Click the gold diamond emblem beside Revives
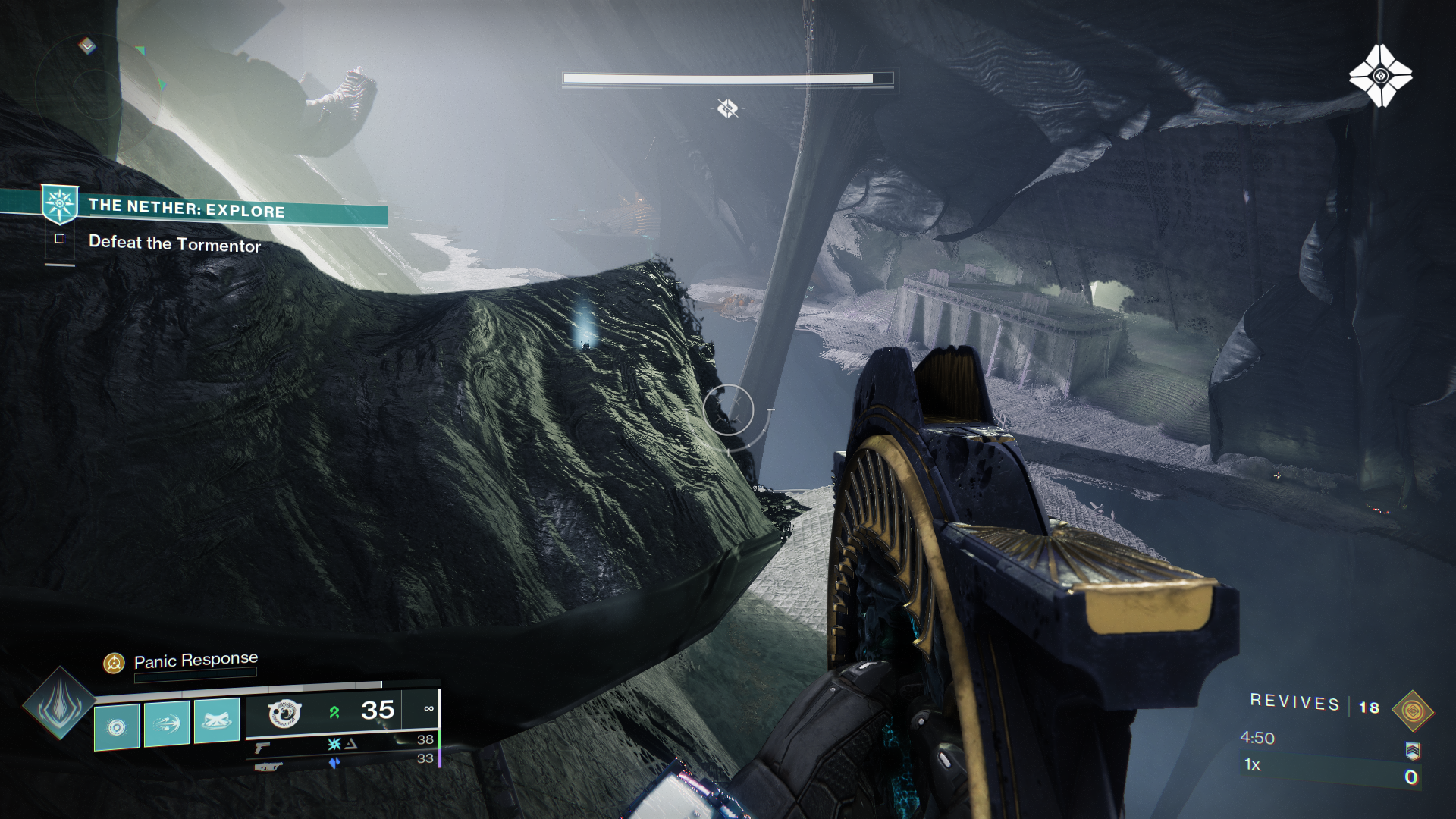1456x819 pixels. [x=1414, y=711]
